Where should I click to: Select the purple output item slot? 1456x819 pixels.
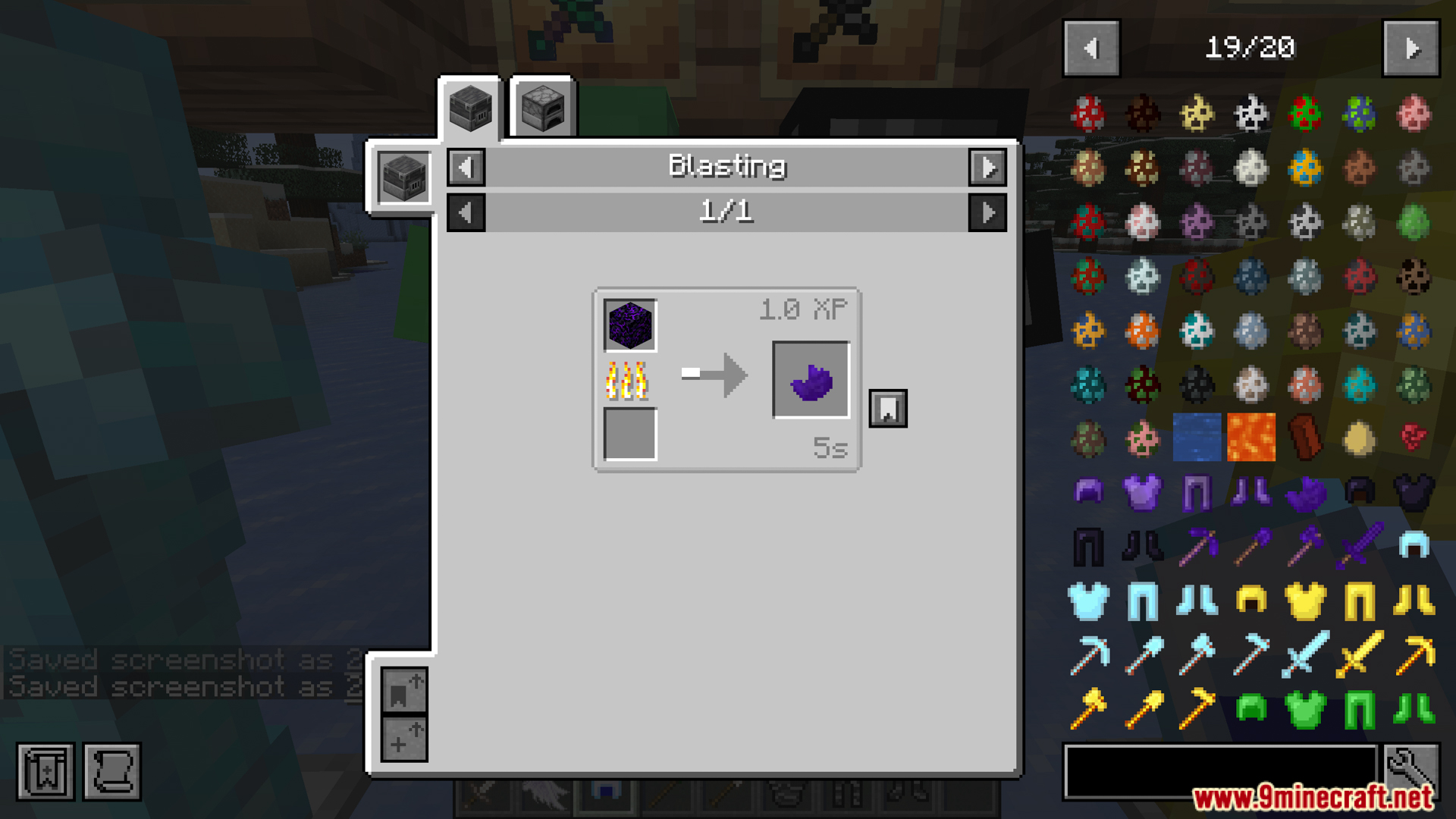tap(811, 380)
